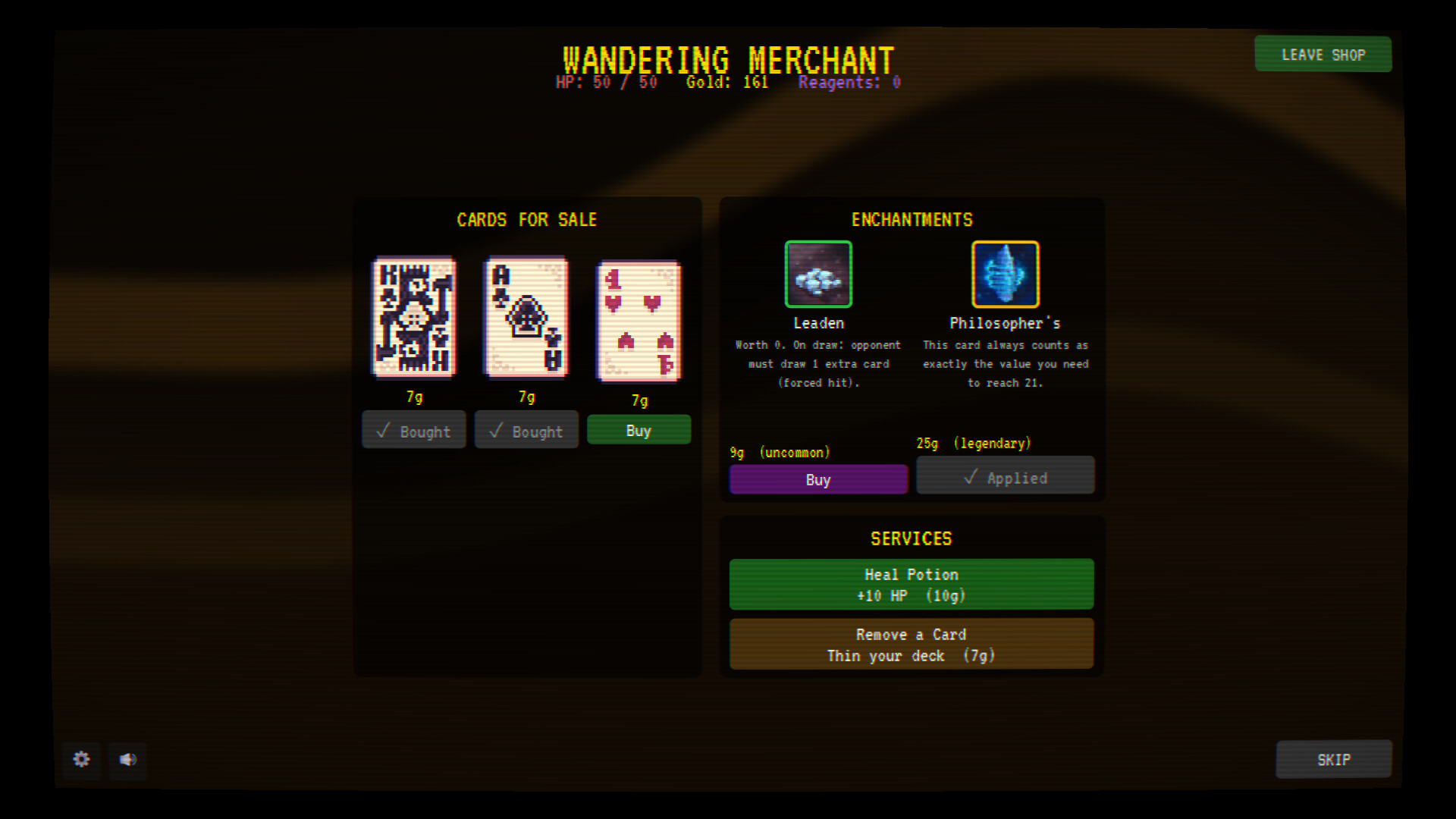This screenshot has width=1456, height=819.
Task: Expand the Services panel header
Action: tap(911, 538)
